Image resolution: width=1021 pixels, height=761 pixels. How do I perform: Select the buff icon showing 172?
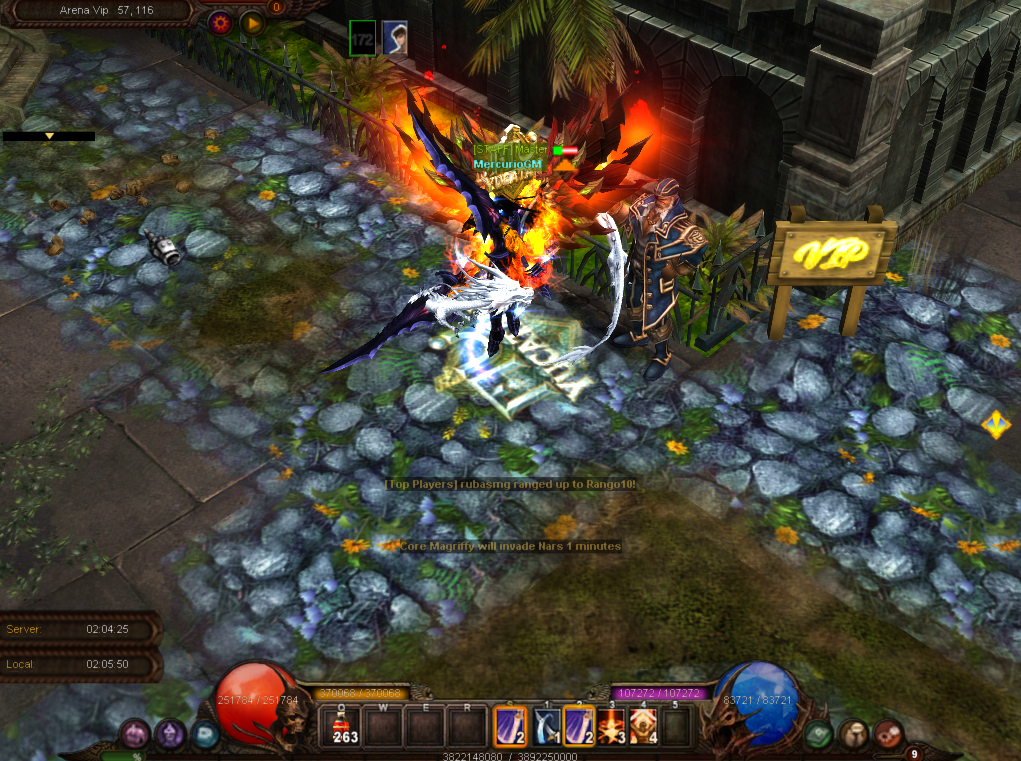[362, 37]
